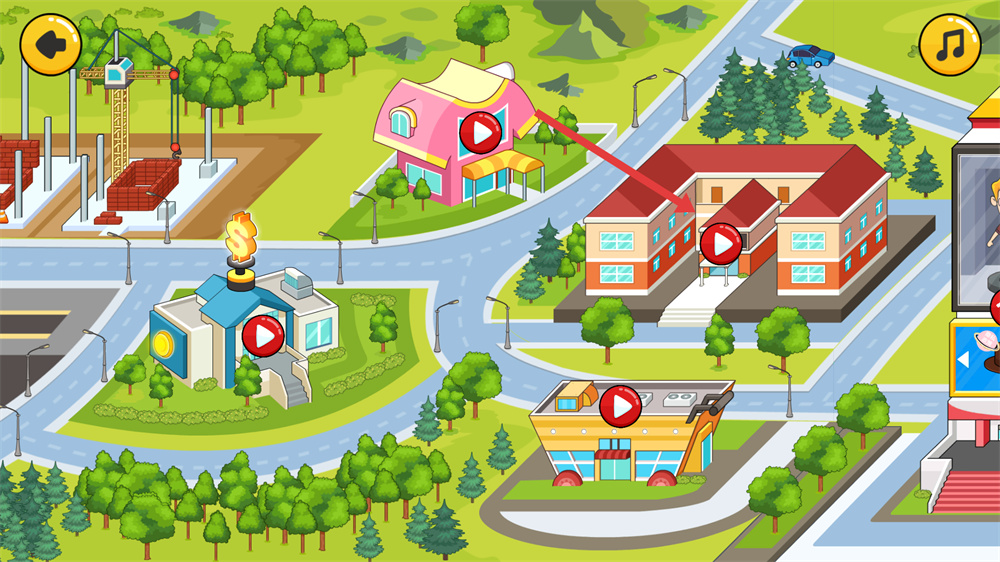
Task: Toggle the music note button
Action: pyautogui.click(x=949, y=44)
